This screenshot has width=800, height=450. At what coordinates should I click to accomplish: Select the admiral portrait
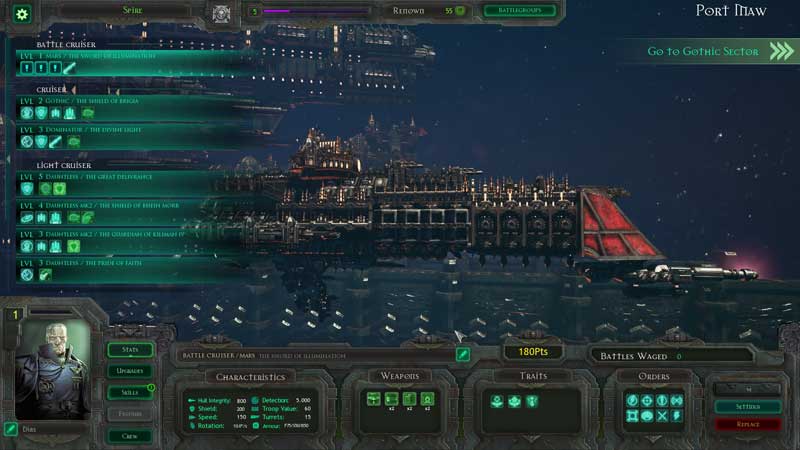(x=50, y=372)
